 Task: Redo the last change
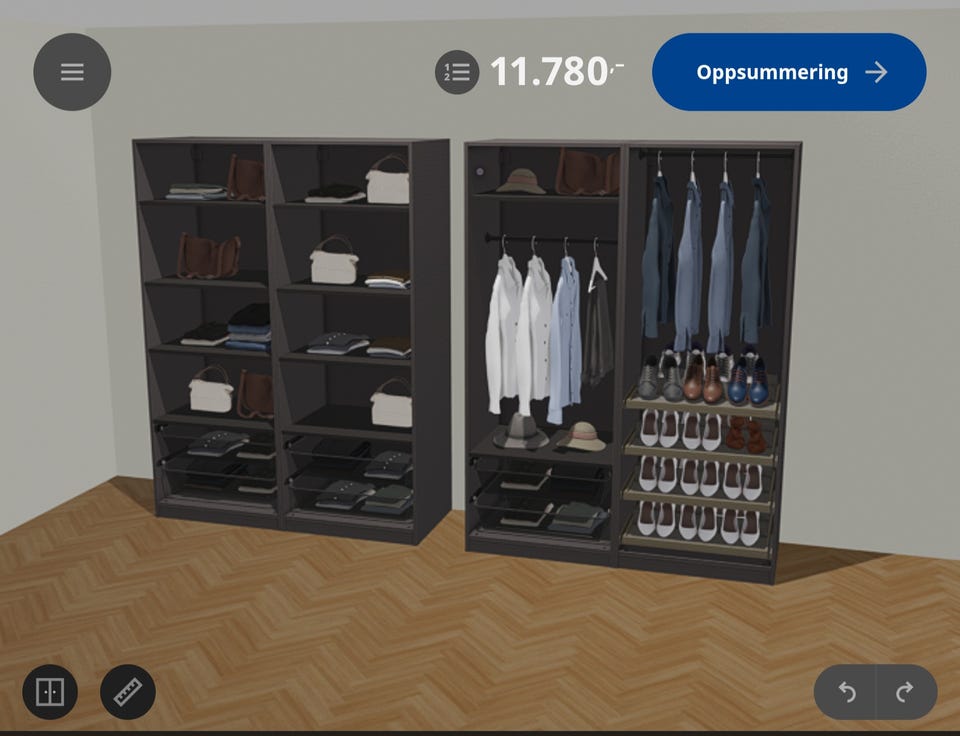[905, 692]
